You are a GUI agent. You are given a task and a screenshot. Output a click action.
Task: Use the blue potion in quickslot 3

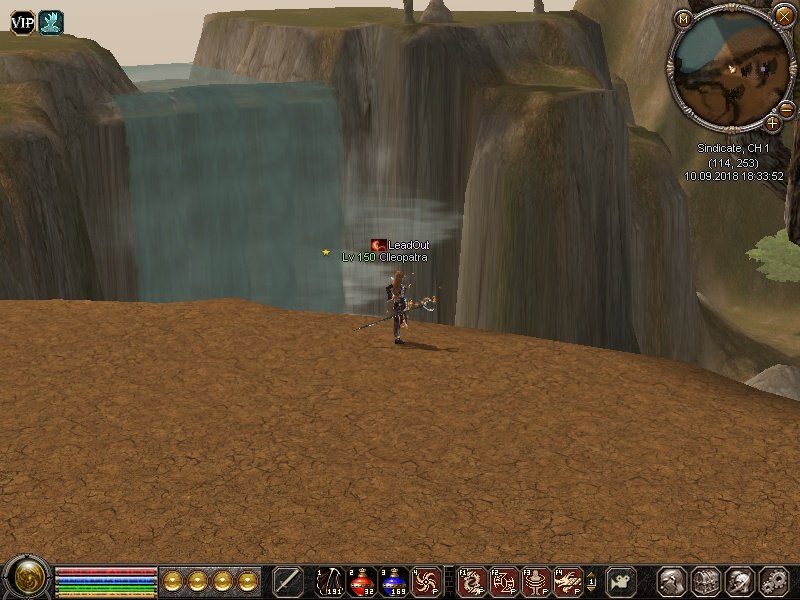click(x=394, y=581)
